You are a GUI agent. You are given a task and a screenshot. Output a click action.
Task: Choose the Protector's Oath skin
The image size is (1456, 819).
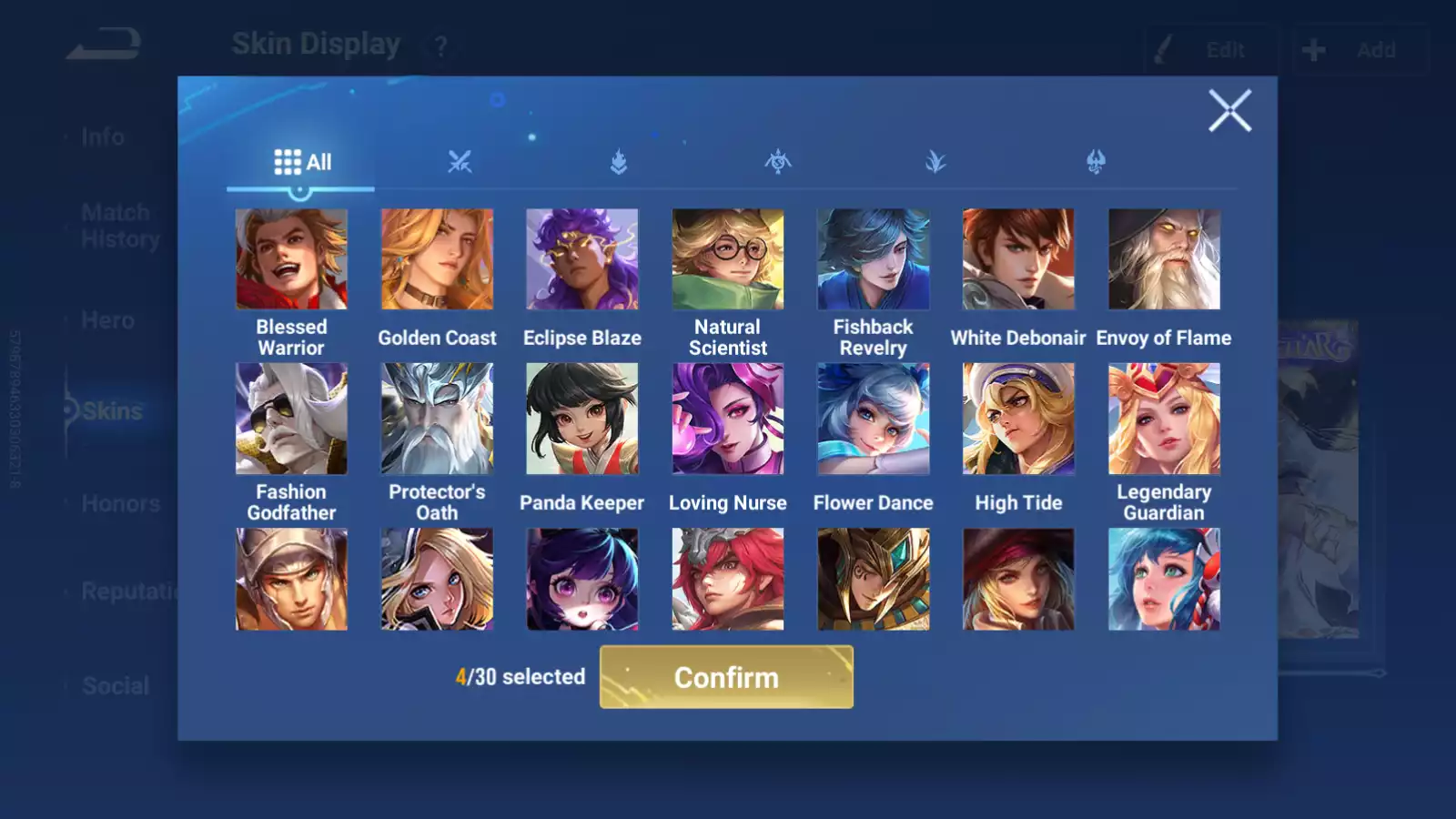click(437, 419)
